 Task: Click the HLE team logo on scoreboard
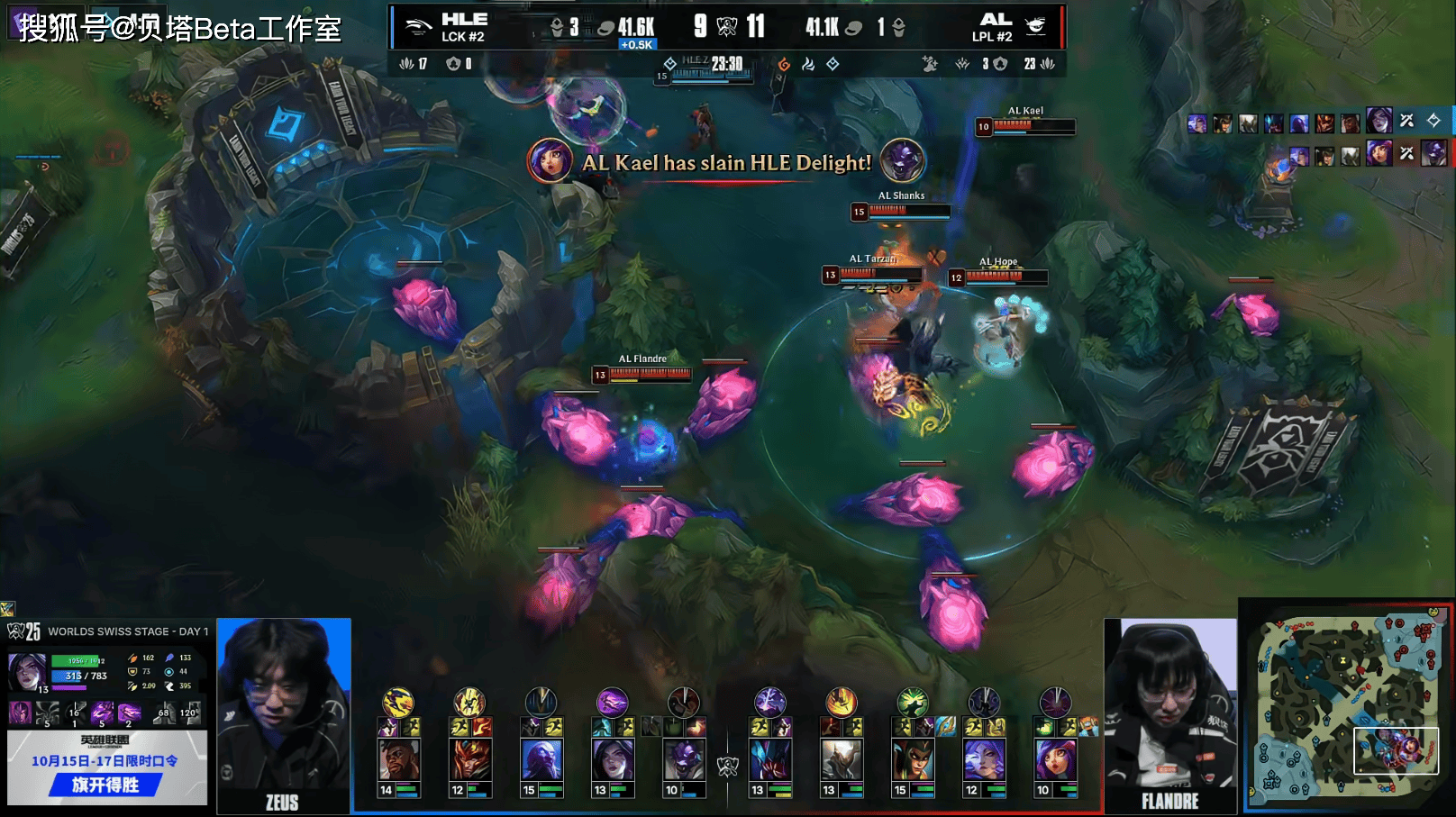tap(418, 27)
